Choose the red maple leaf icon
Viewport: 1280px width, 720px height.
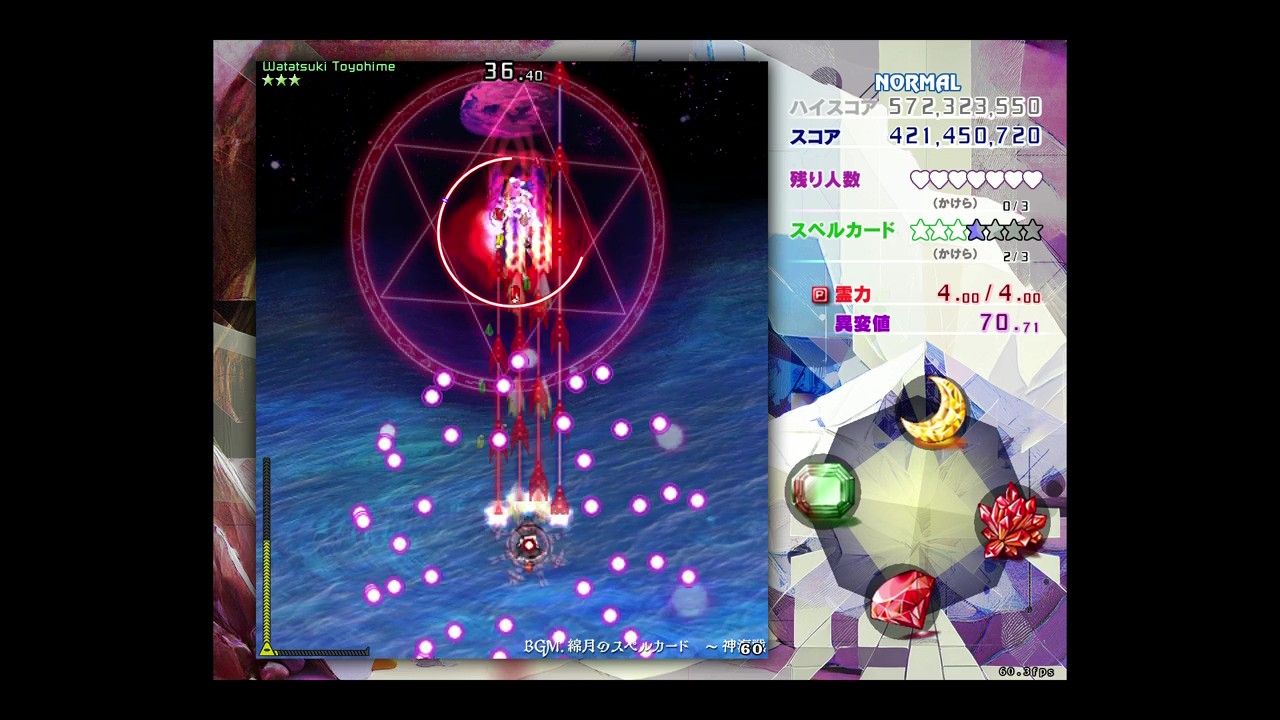pos(1011,521)
